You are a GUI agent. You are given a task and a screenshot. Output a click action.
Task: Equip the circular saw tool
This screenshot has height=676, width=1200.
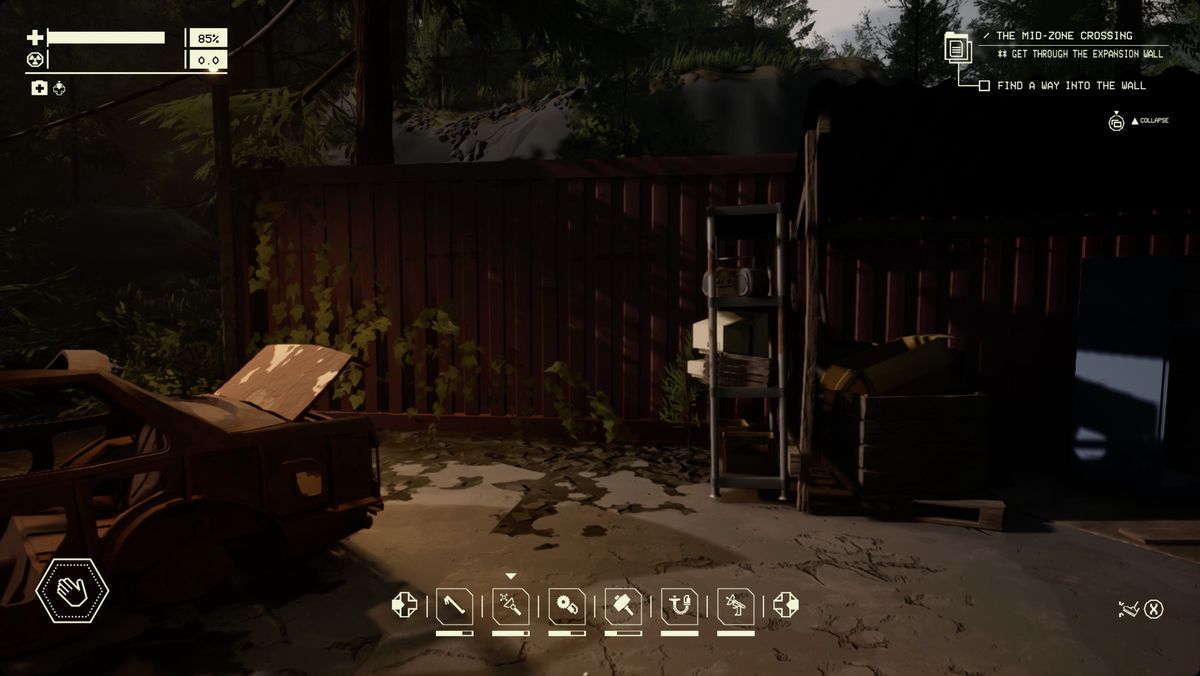(x=567, y=606)
